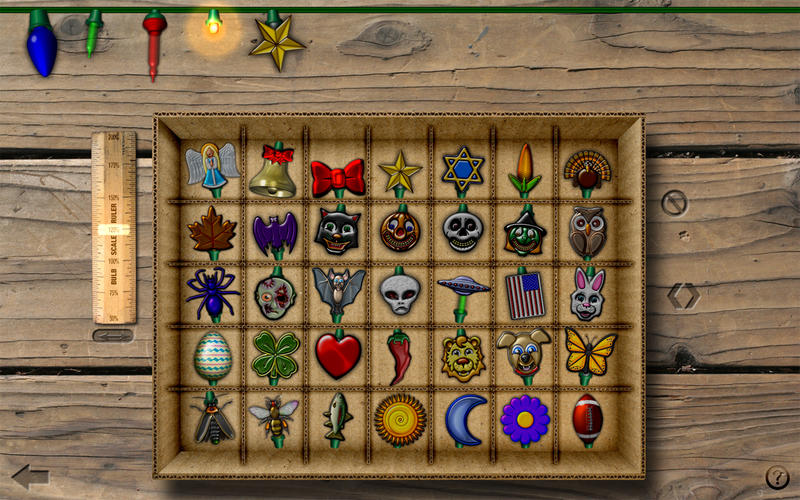Screen dimensions: 800x500
Task: Select the four-leaf clover bulb
Action: tap(274, 353)
